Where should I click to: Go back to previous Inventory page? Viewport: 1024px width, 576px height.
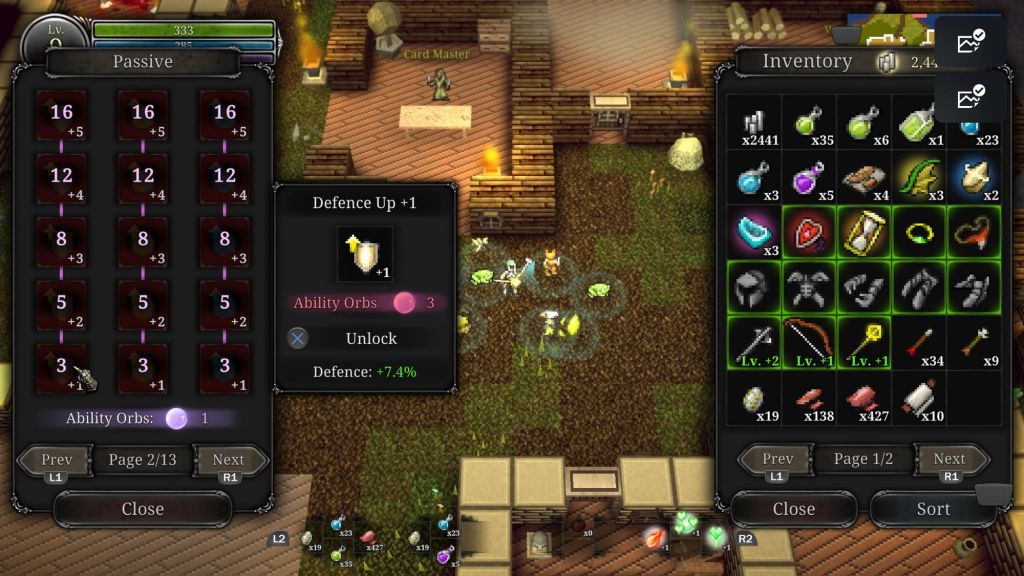777,460
